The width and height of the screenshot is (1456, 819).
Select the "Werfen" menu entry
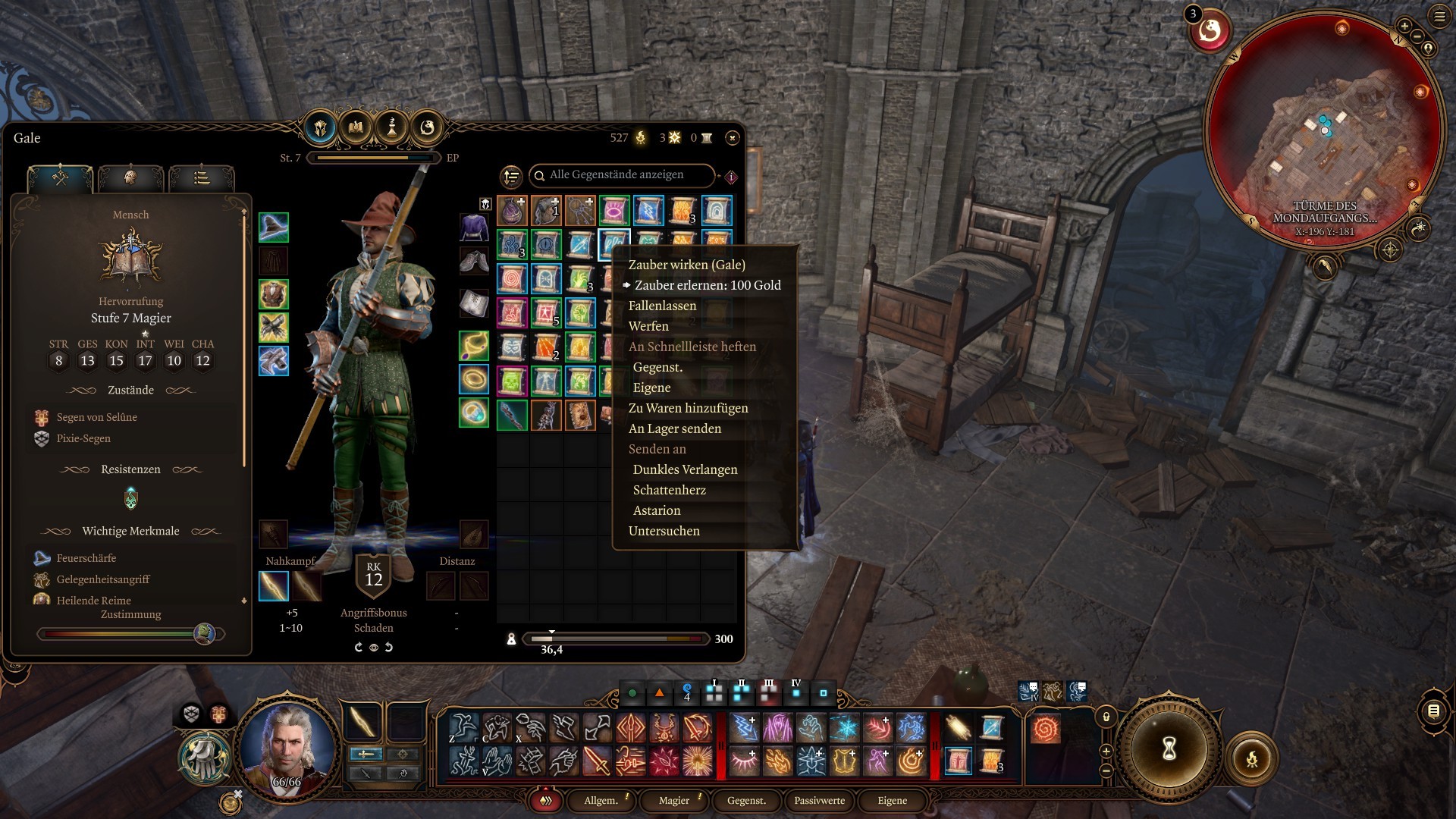coord(648,326)
